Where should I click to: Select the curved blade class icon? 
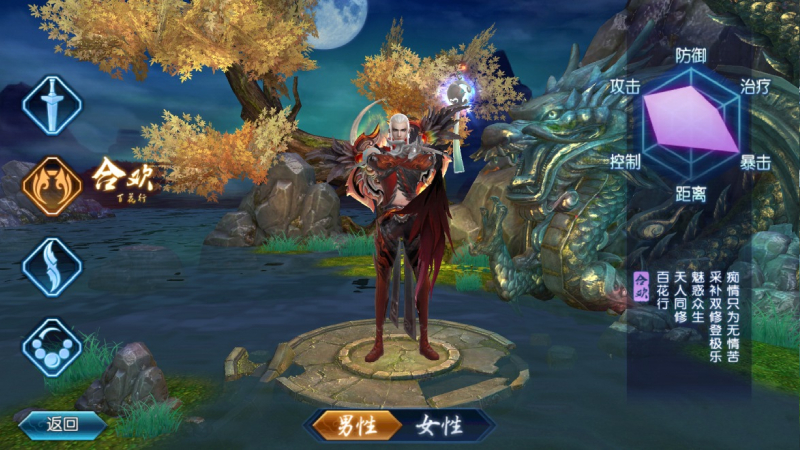click(52, 266)
